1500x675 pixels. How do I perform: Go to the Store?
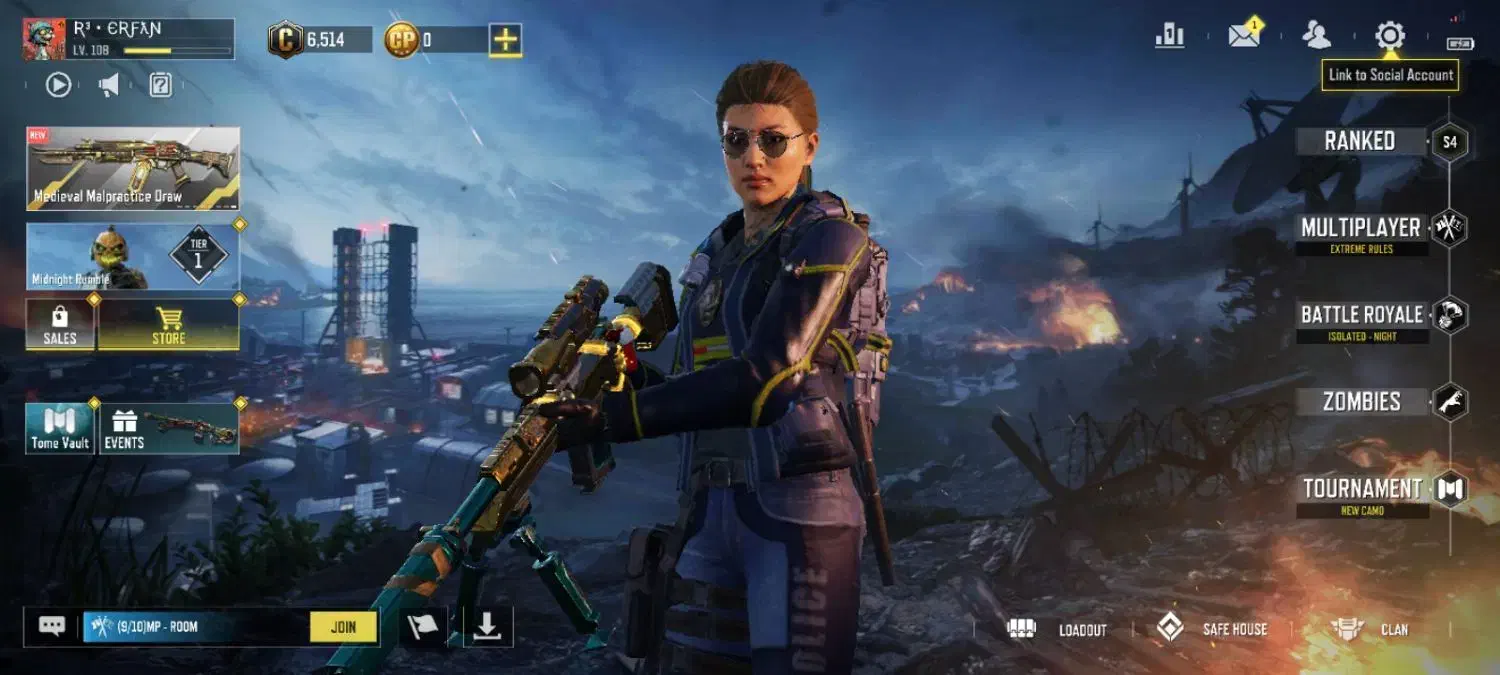[x=168, y=325]
